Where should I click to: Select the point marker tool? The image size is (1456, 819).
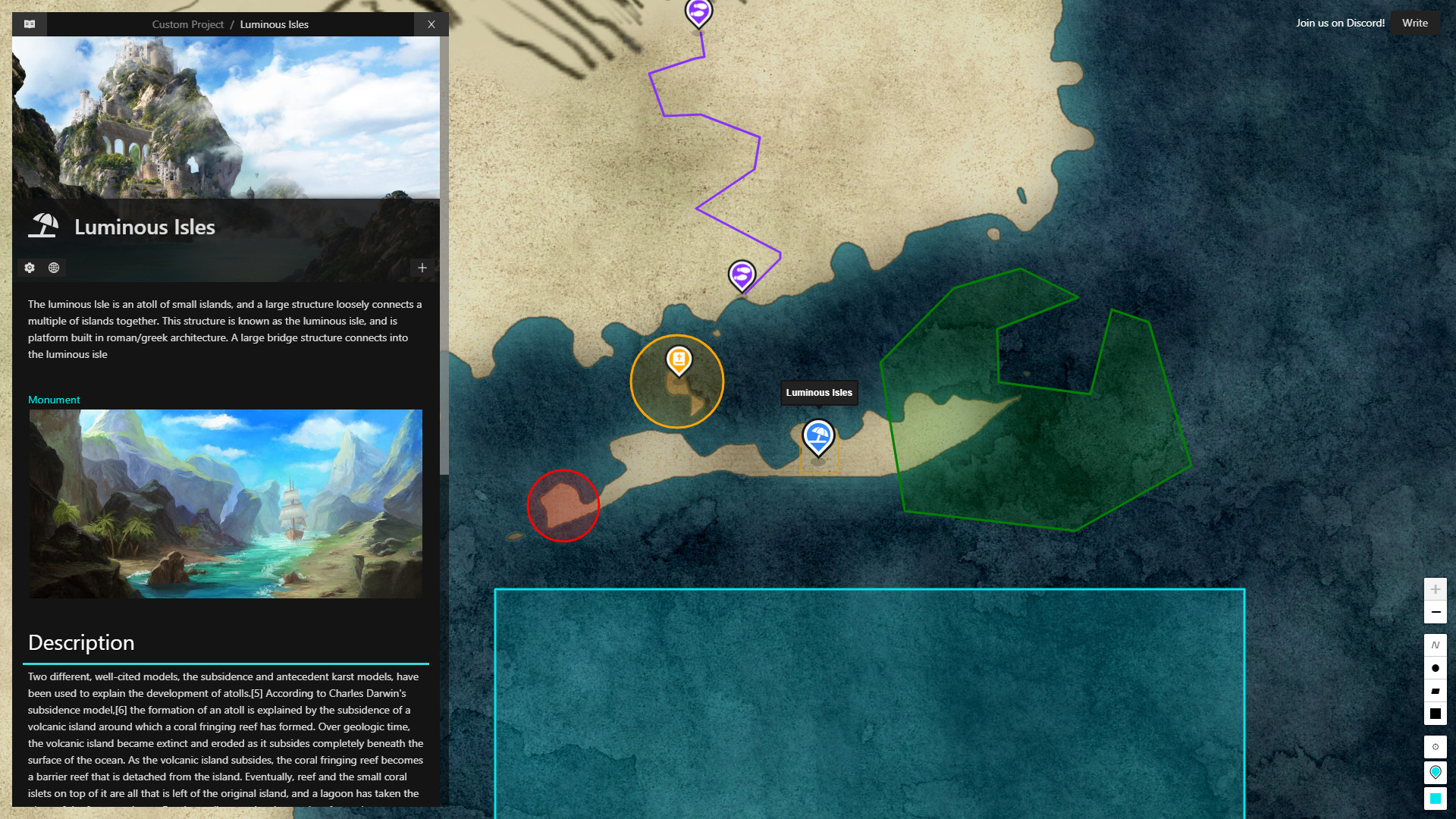1436,668
